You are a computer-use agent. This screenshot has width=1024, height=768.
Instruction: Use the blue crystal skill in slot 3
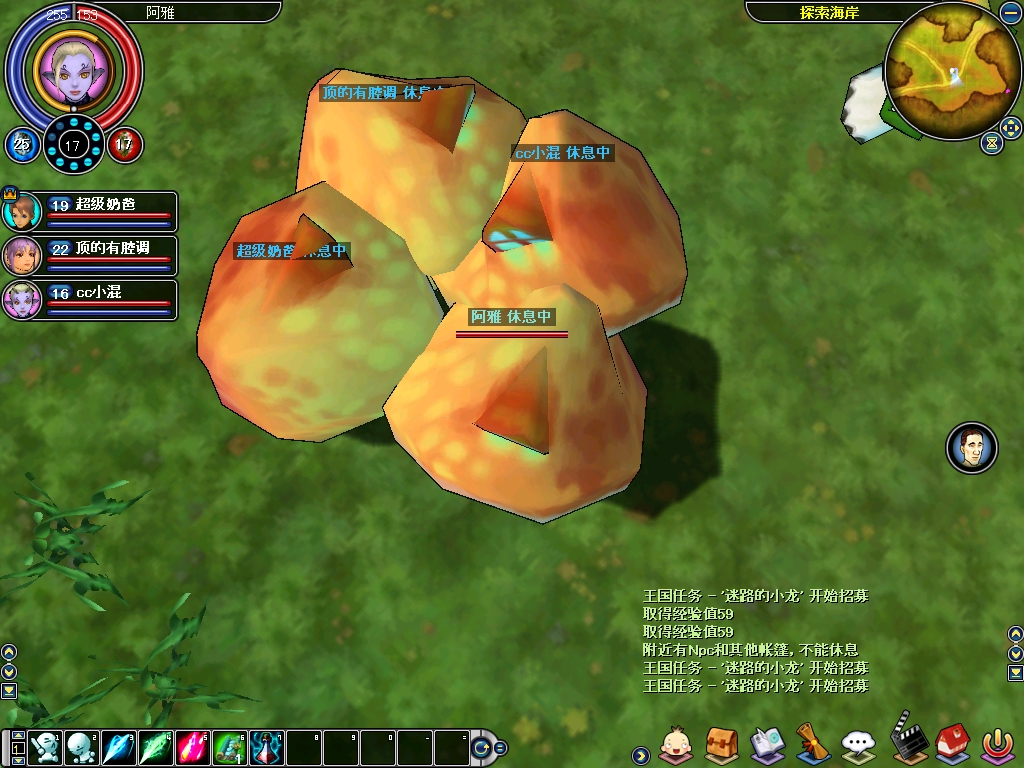[x=118, y=748]
